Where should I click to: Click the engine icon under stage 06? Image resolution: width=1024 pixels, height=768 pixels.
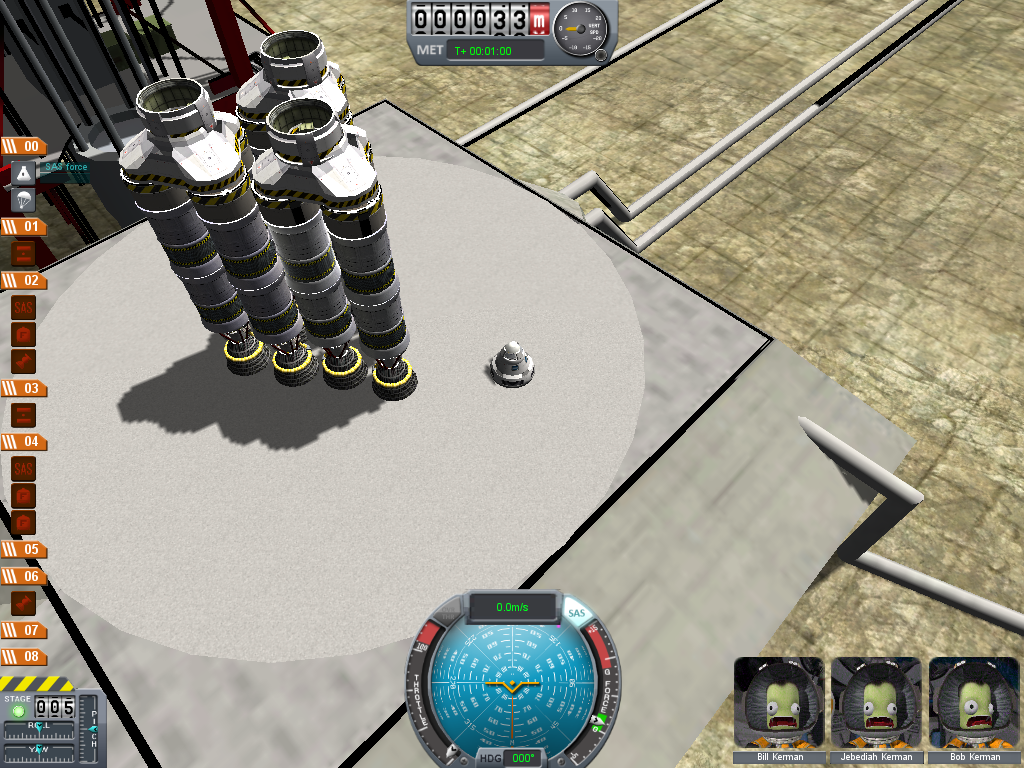[24, 603]
